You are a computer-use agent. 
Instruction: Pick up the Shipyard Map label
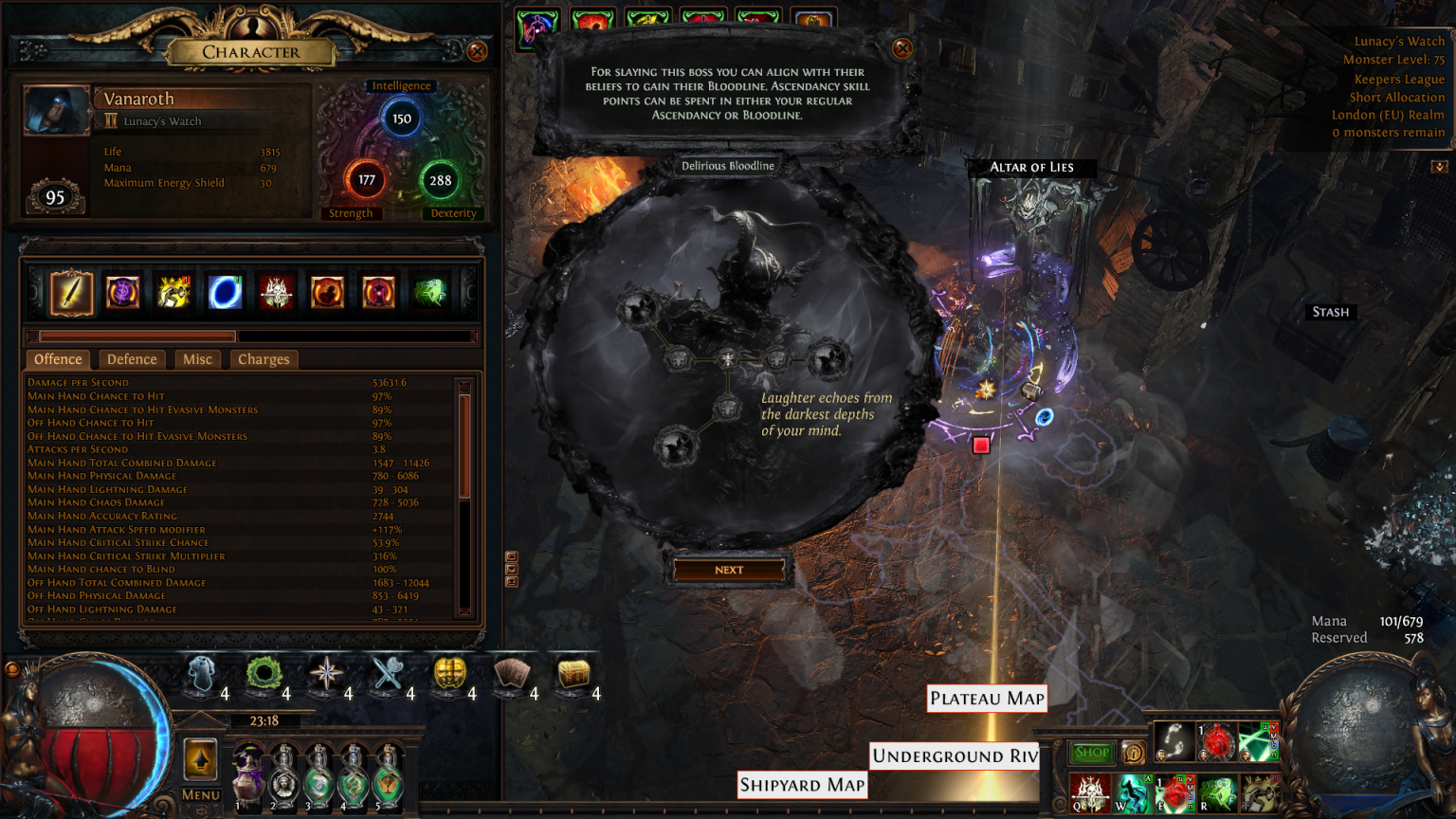pos(802,785)
